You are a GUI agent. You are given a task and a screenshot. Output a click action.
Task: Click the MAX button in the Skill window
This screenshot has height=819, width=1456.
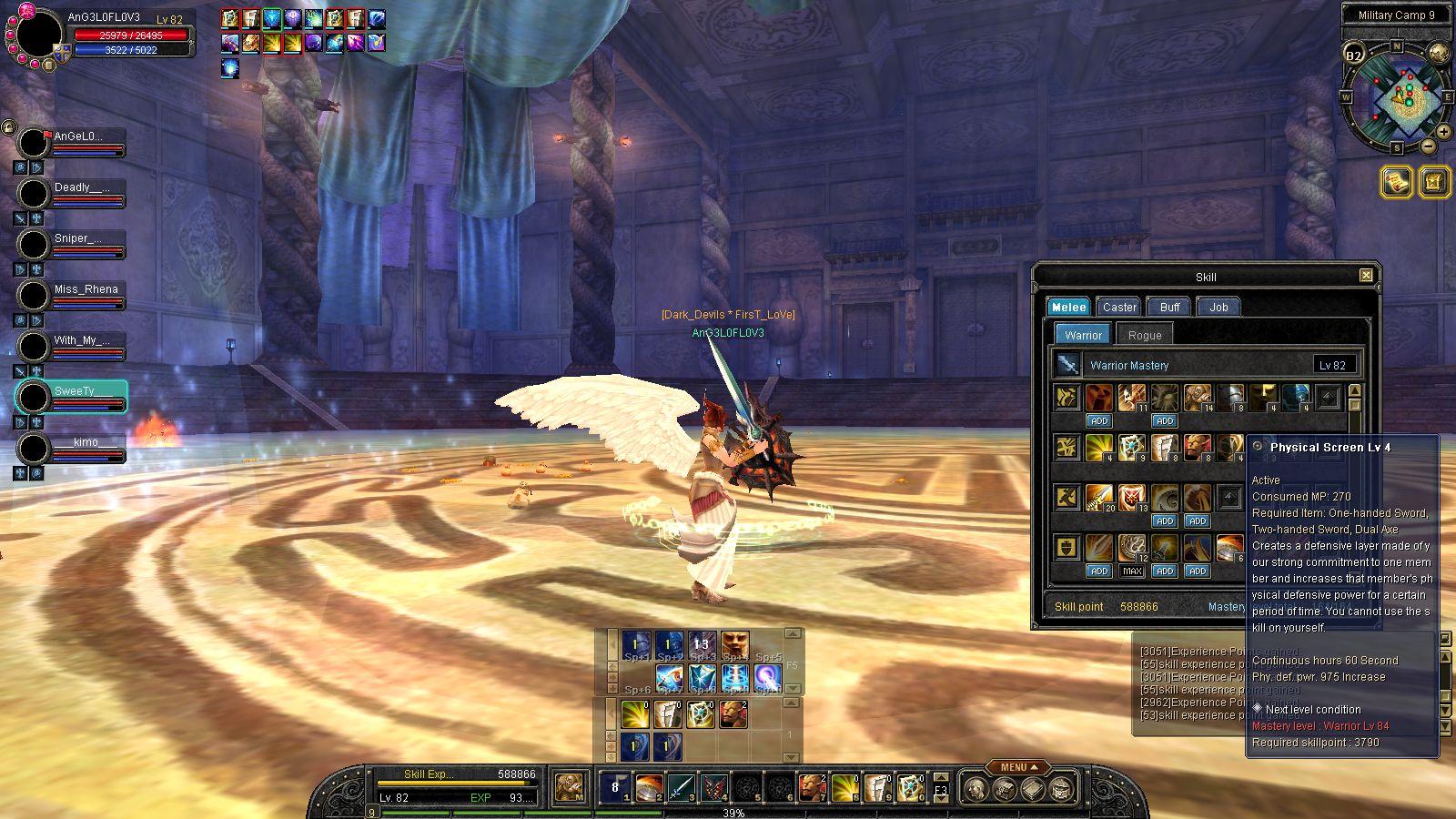point(1132,571)
